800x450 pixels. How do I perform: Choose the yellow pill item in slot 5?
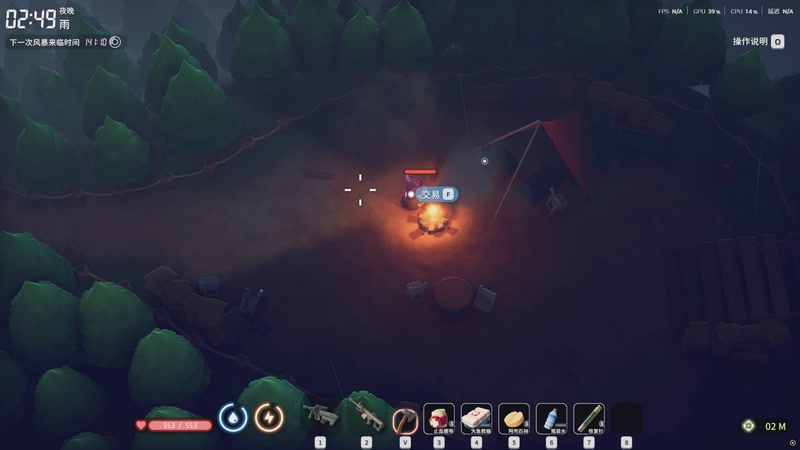coord(514,417)
